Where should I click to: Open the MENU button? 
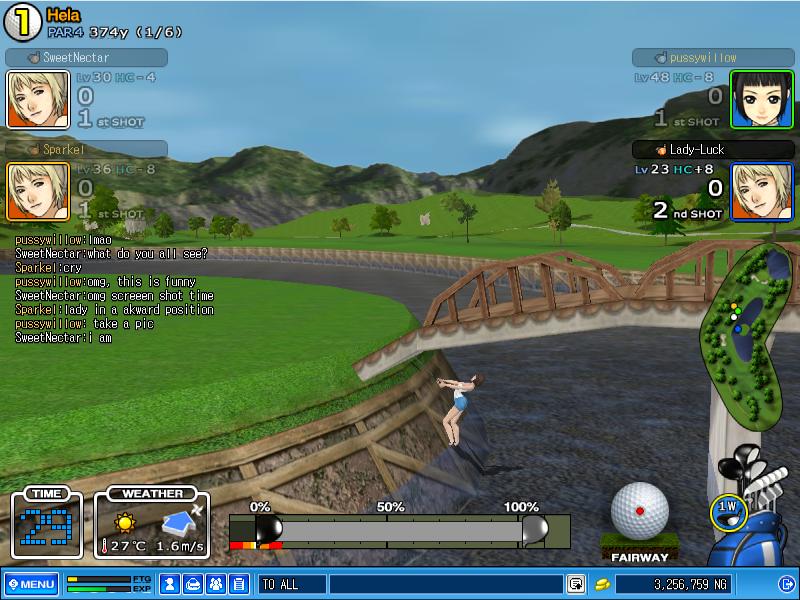coord(31,584)
